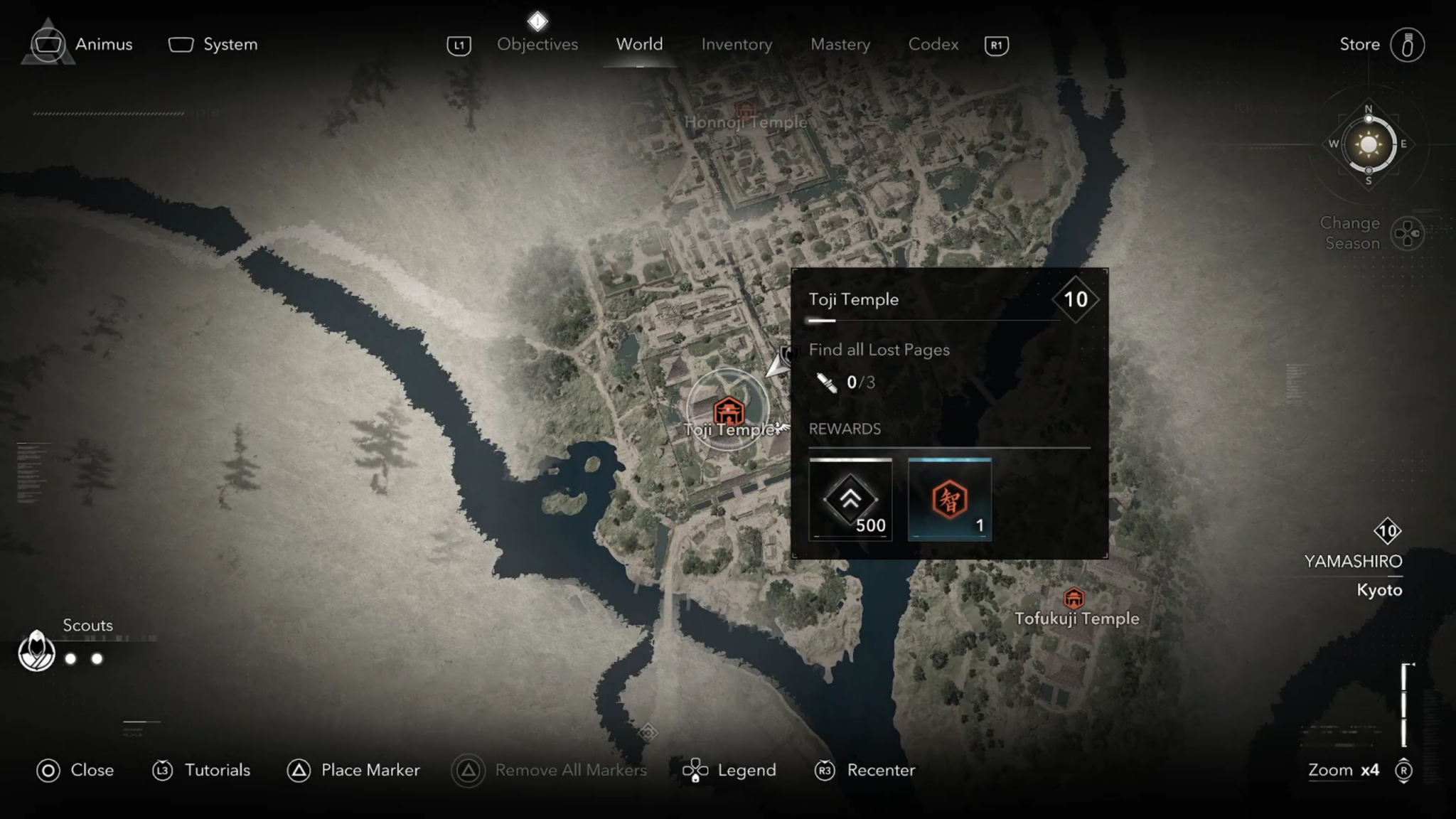This screenshot has width=1456, height=819.
Task: Switch to the Inventory tab
Action: coord(736,44)
